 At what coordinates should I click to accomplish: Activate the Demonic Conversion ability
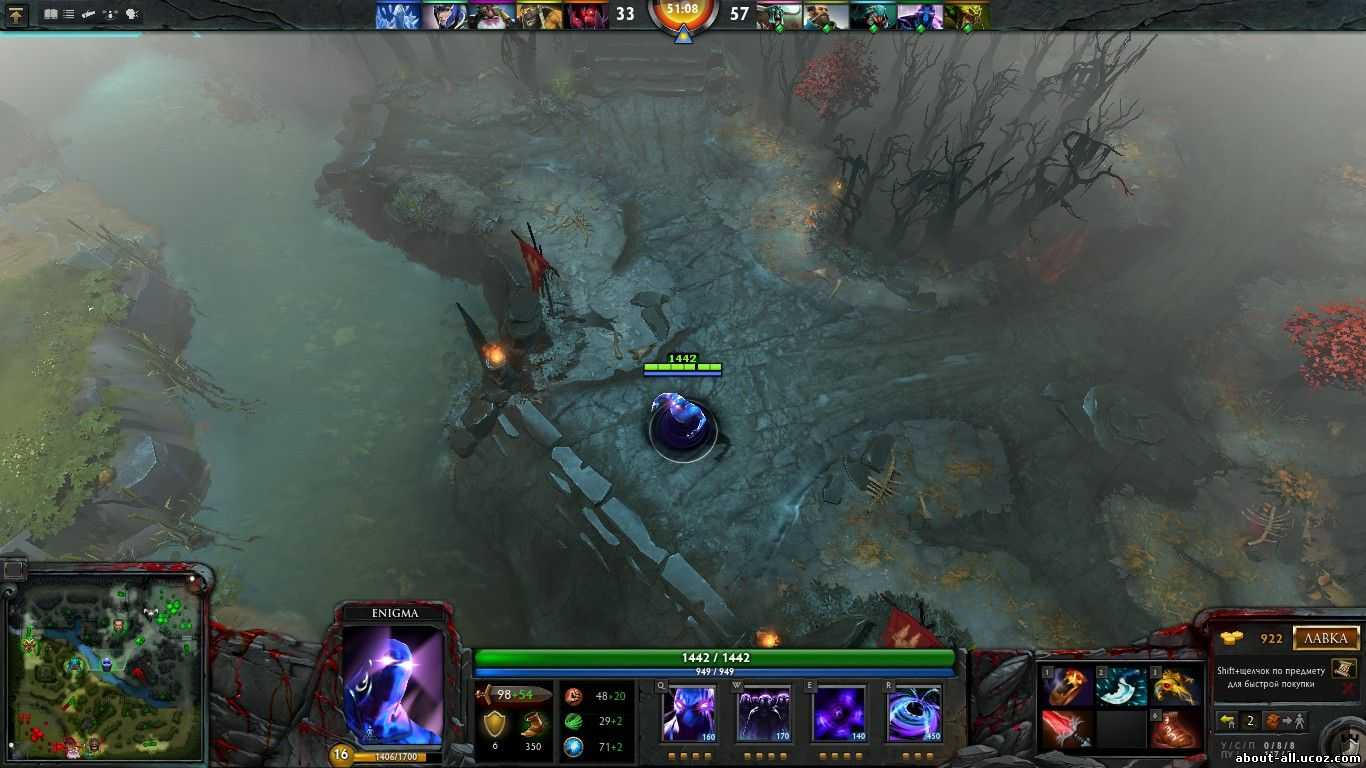pyautogui.click(x=763, y=713)
